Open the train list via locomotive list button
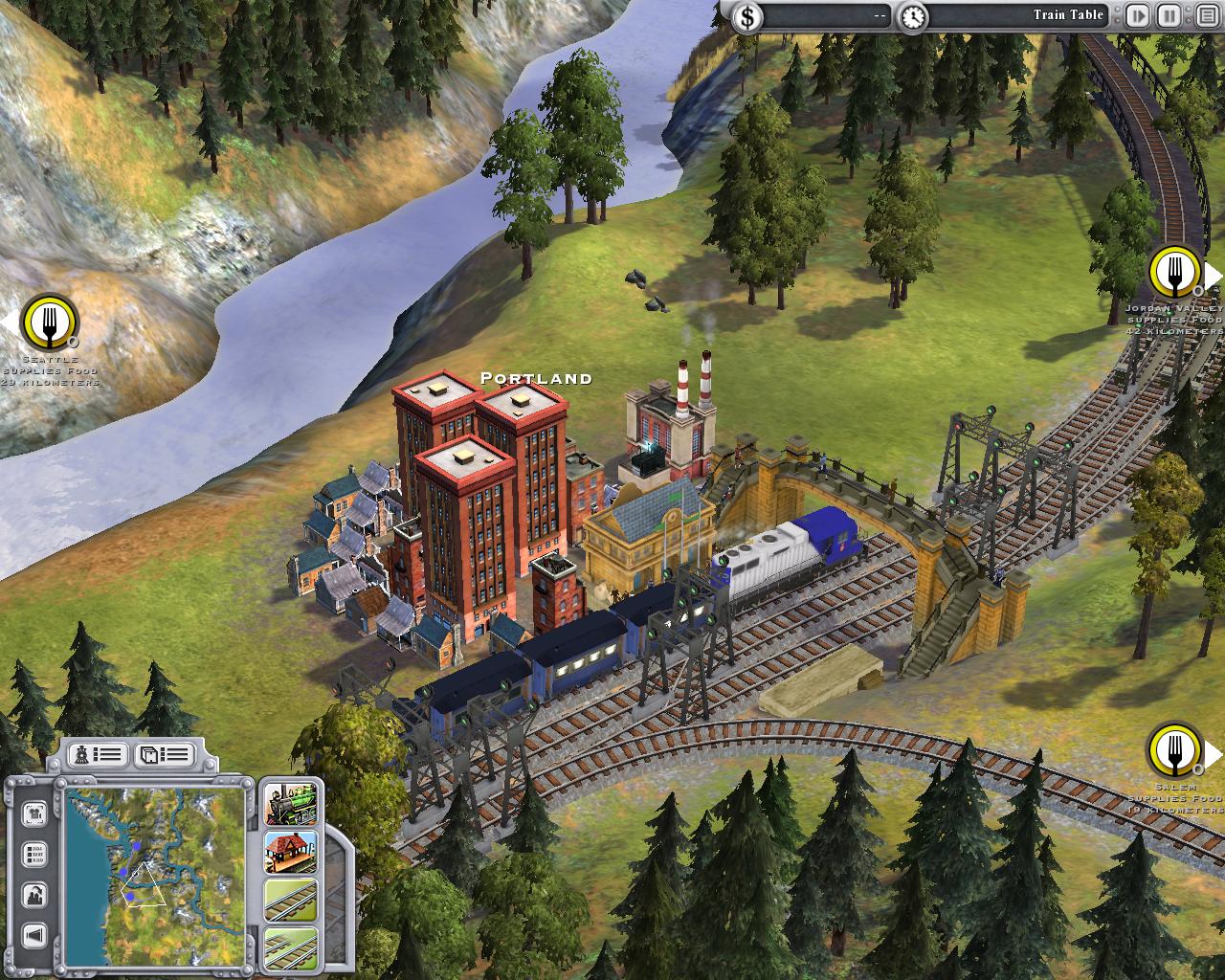The image size is (1225, 980). 99,755
